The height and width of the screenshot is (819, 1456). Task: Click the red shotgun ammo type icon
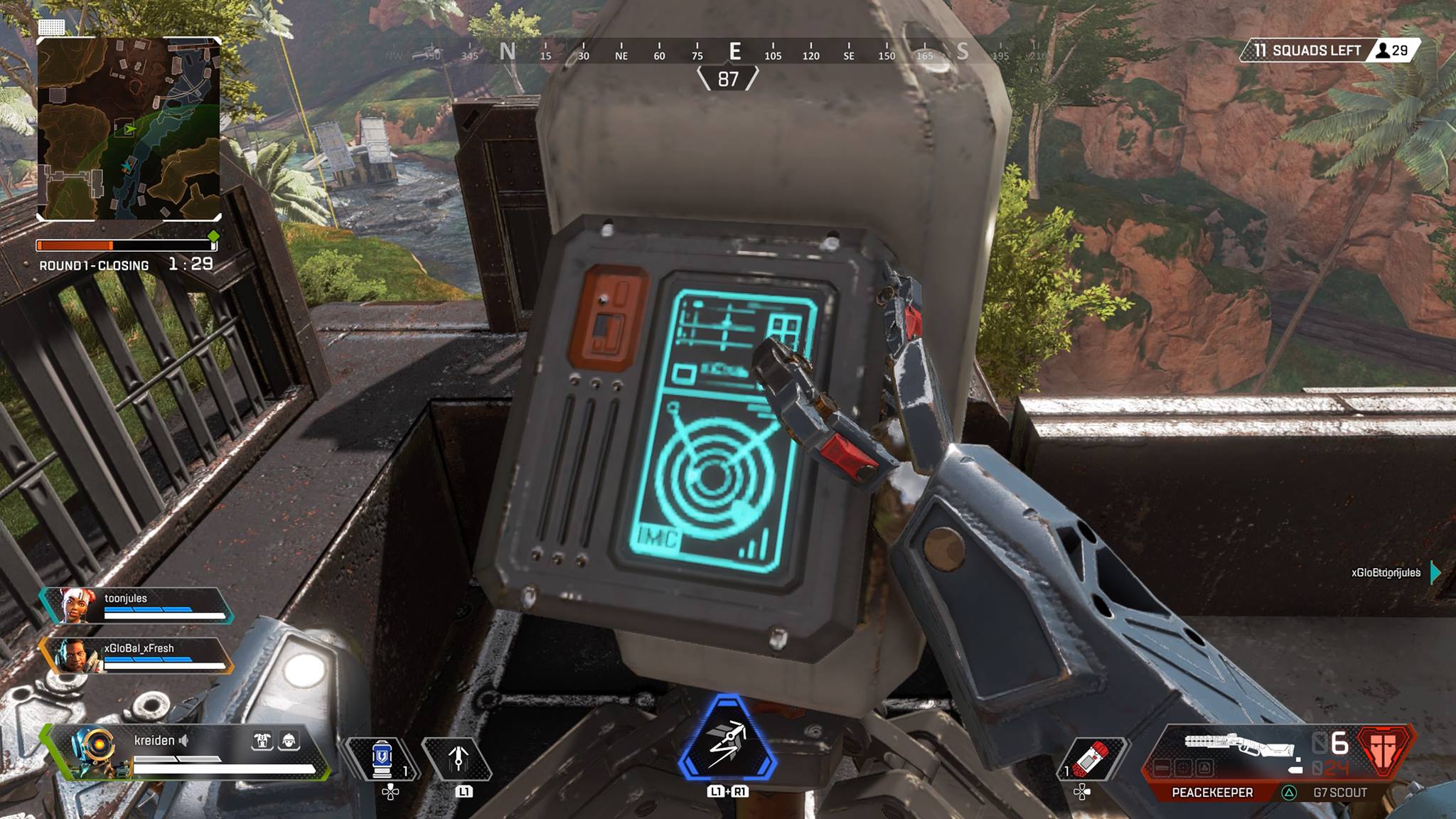[1383, 751]
